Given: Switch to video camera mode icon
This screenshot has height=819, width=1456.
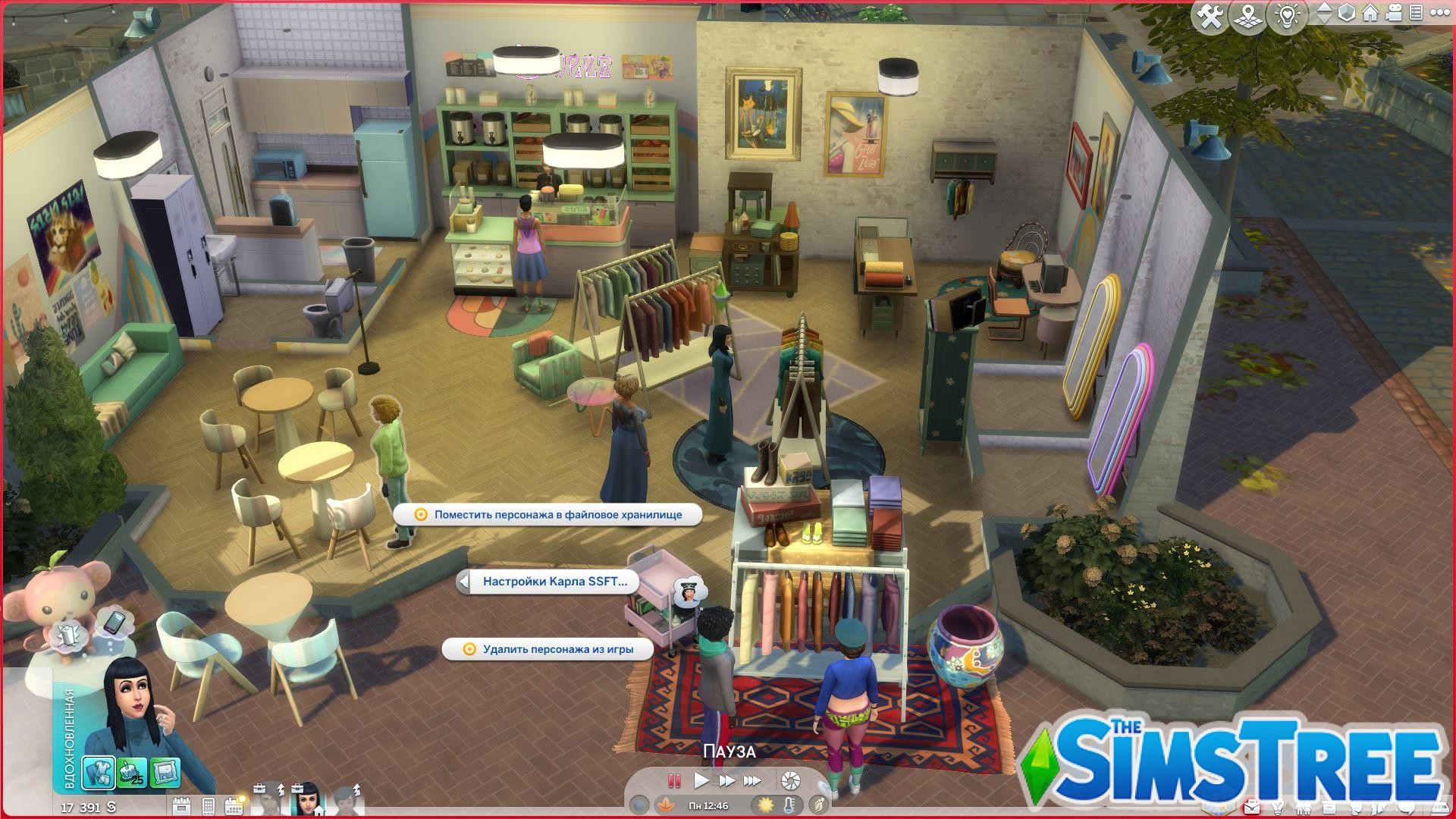Looking at the screenshot, I should pyautogui.click(x=1393, y=13).
